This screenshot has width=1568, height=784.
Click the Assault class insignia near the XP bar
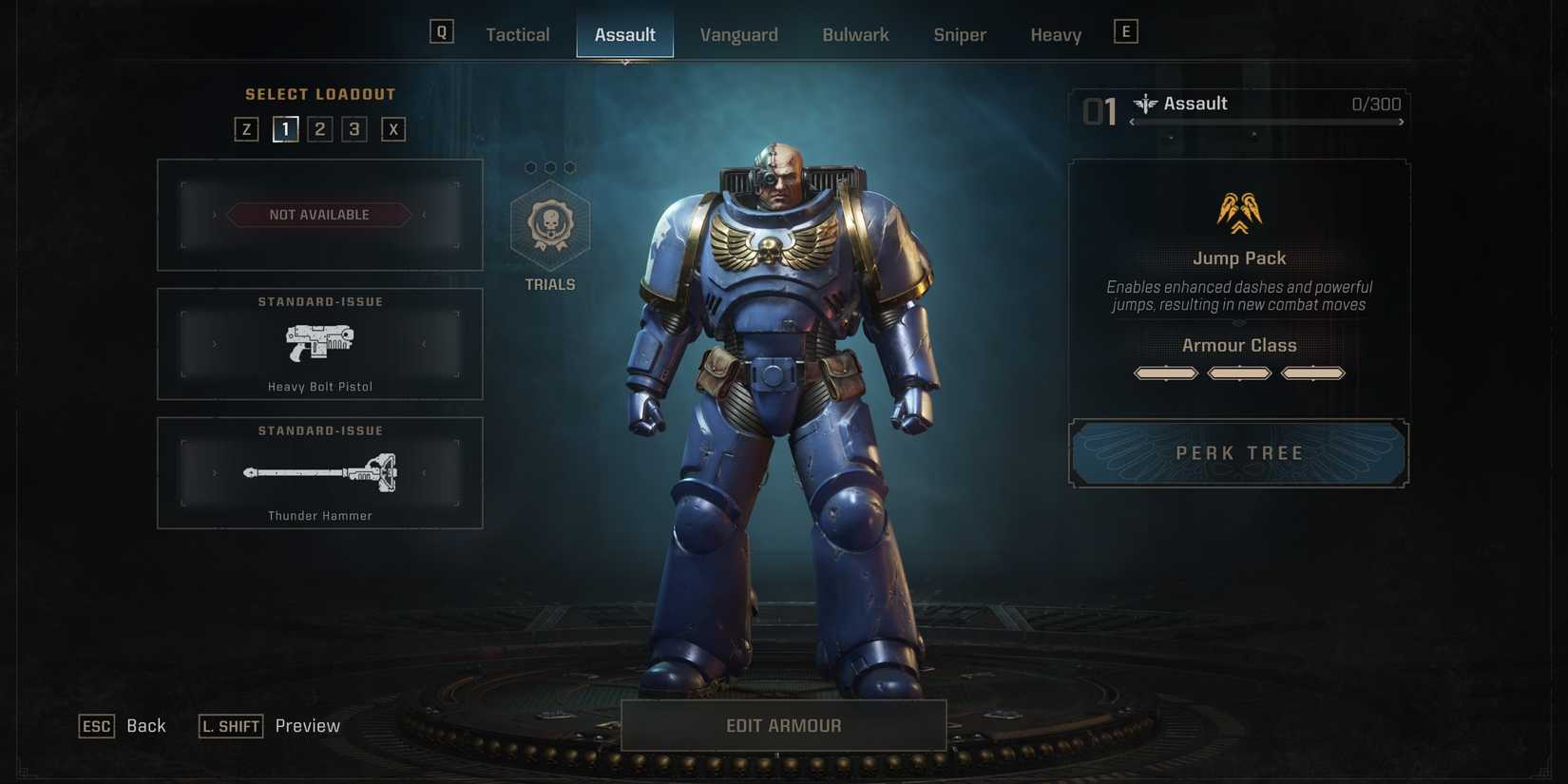point(1148,104)
